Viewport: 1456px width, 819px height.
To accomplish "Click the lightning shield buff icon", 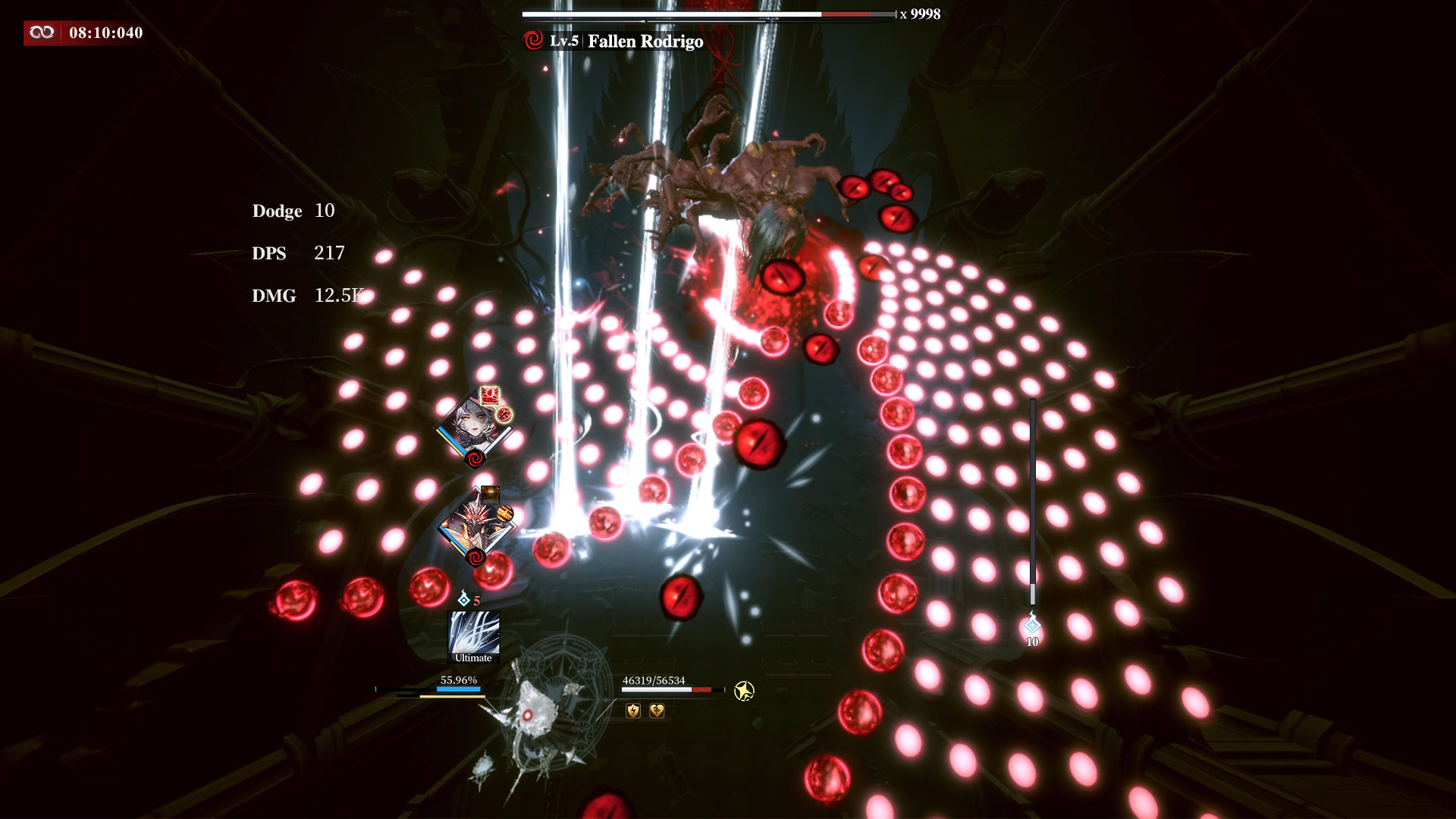I will click(632, 711).
